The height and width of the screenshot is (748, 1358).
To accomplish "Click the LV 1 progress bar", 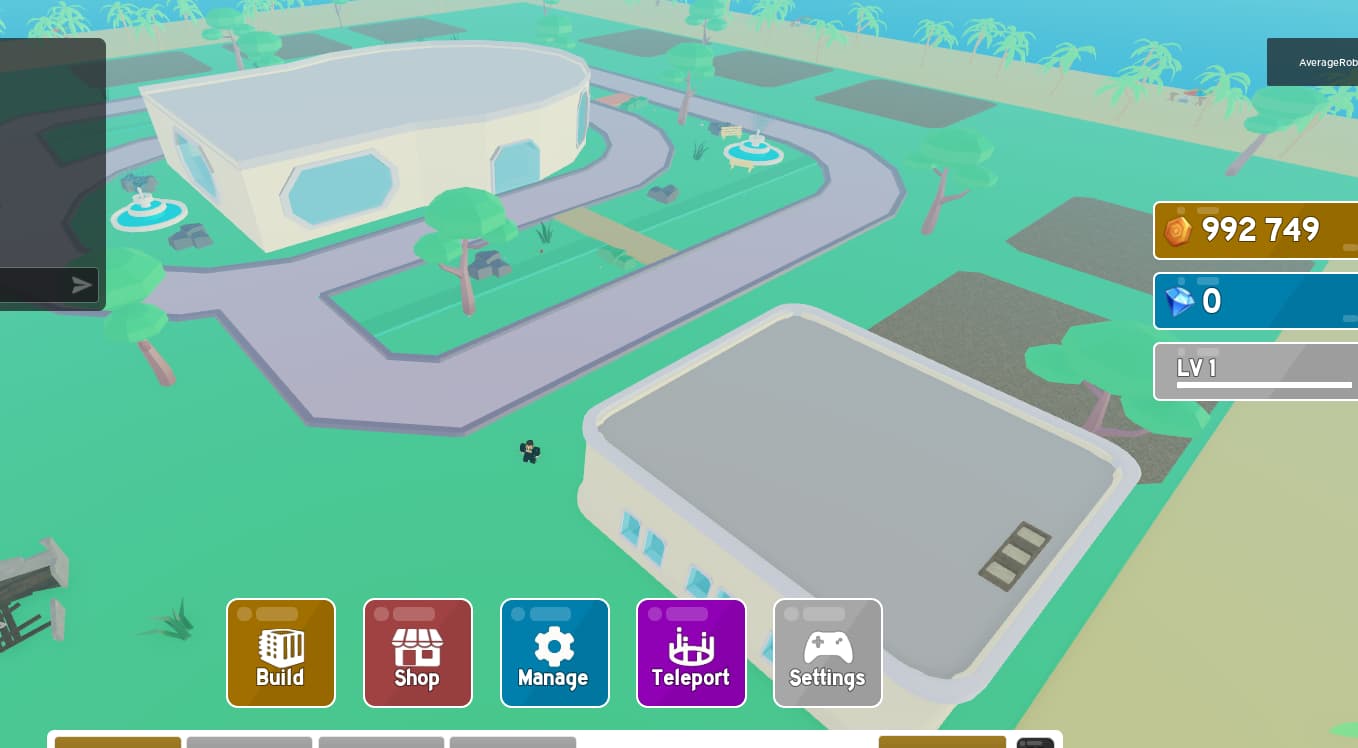I will 1264,384.
